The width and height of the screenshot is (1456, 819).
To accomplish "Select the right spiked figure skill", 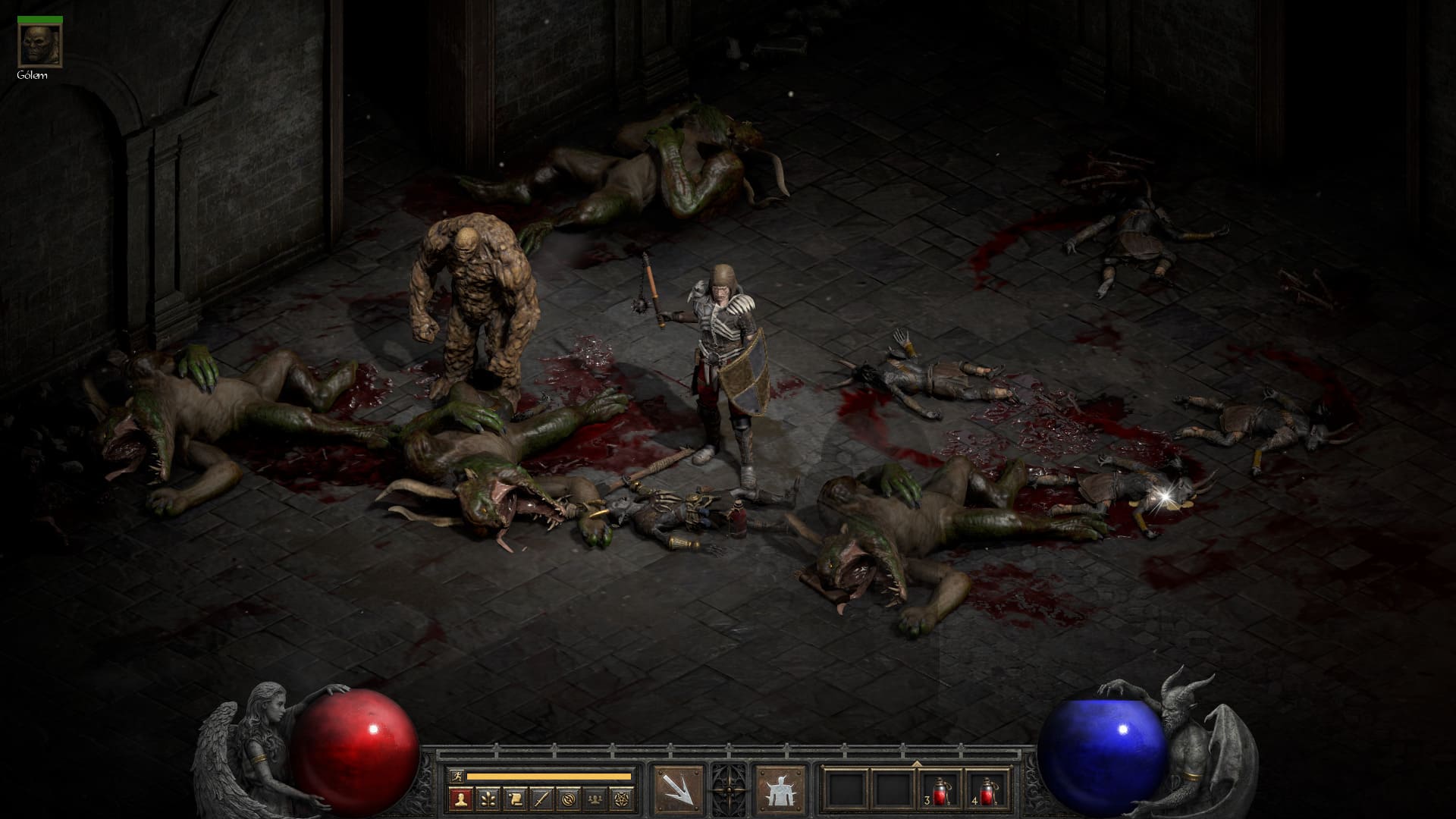I will click(x=780, y=789).
